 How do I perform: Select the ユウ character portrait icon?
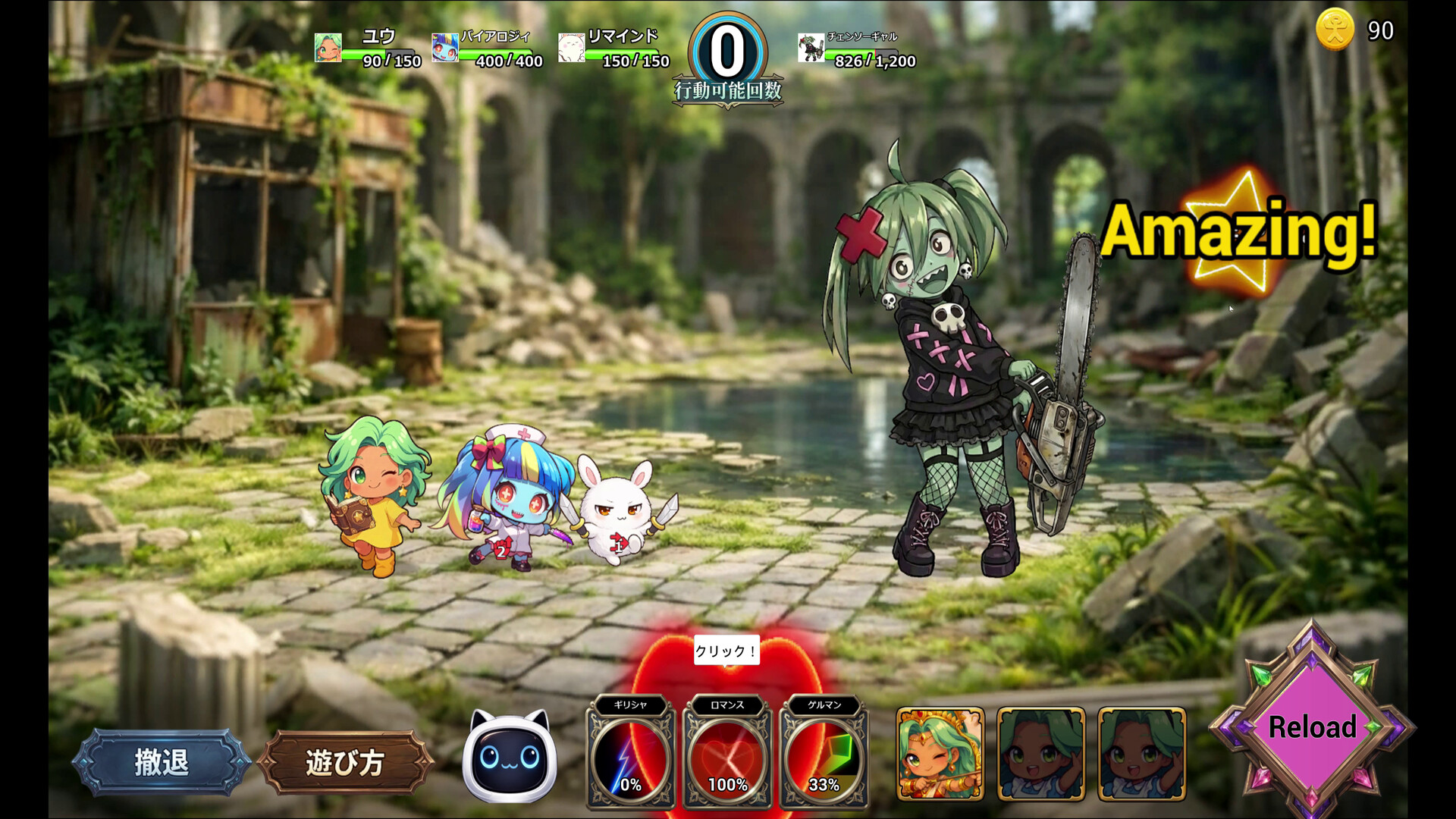(329, 49)
